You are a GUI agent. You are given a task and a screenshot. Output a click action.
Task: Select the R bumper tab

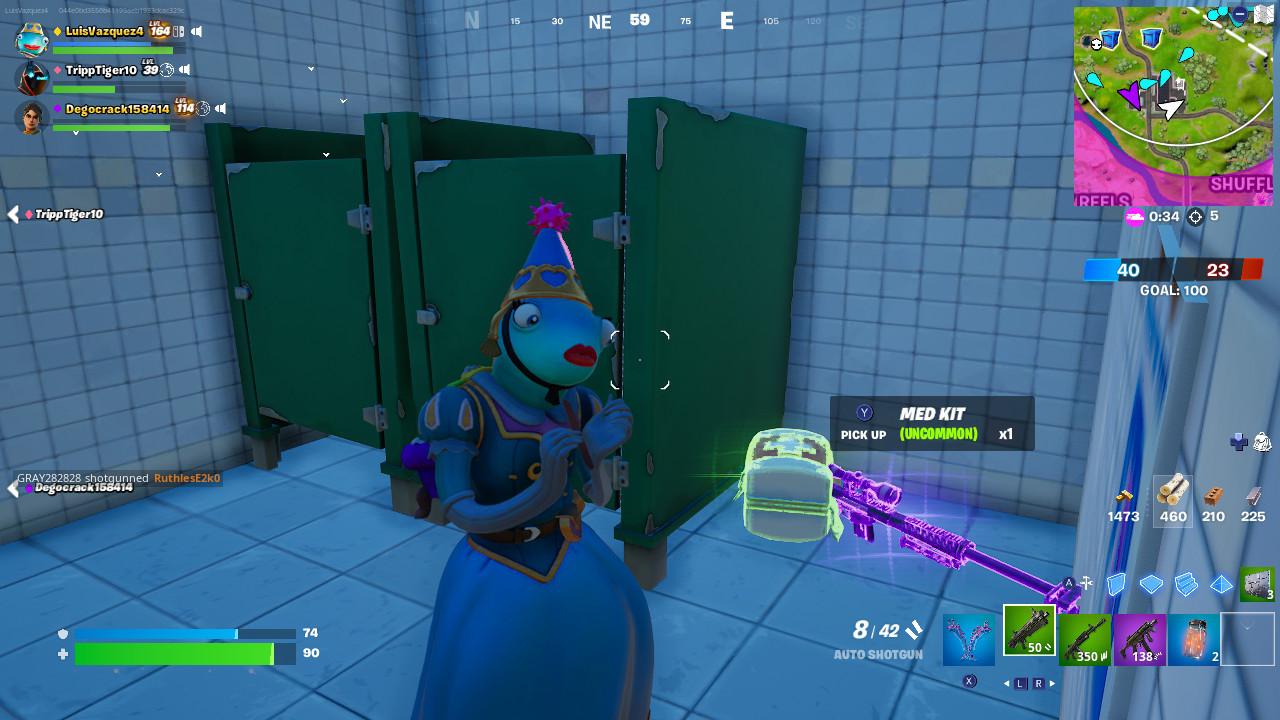click(1040, 683)
